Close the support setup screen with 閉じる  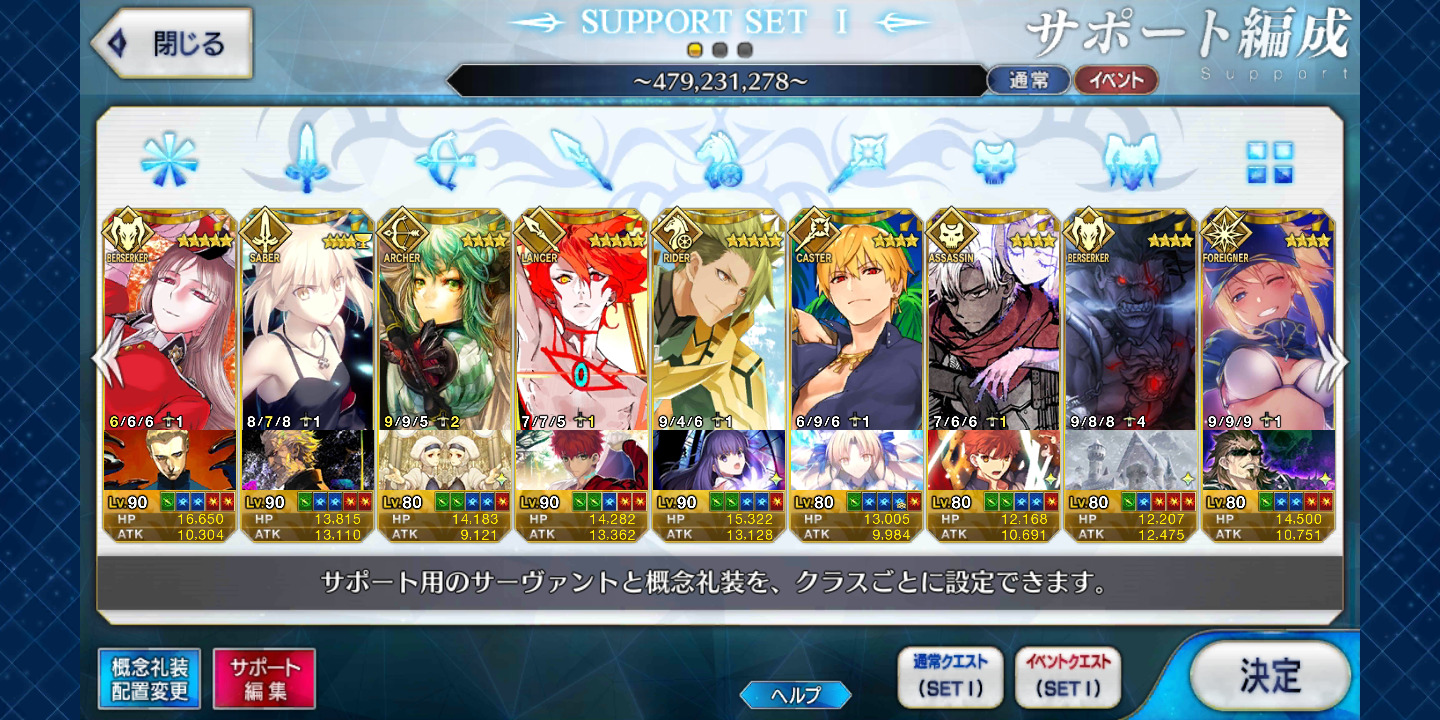[170, 44]
